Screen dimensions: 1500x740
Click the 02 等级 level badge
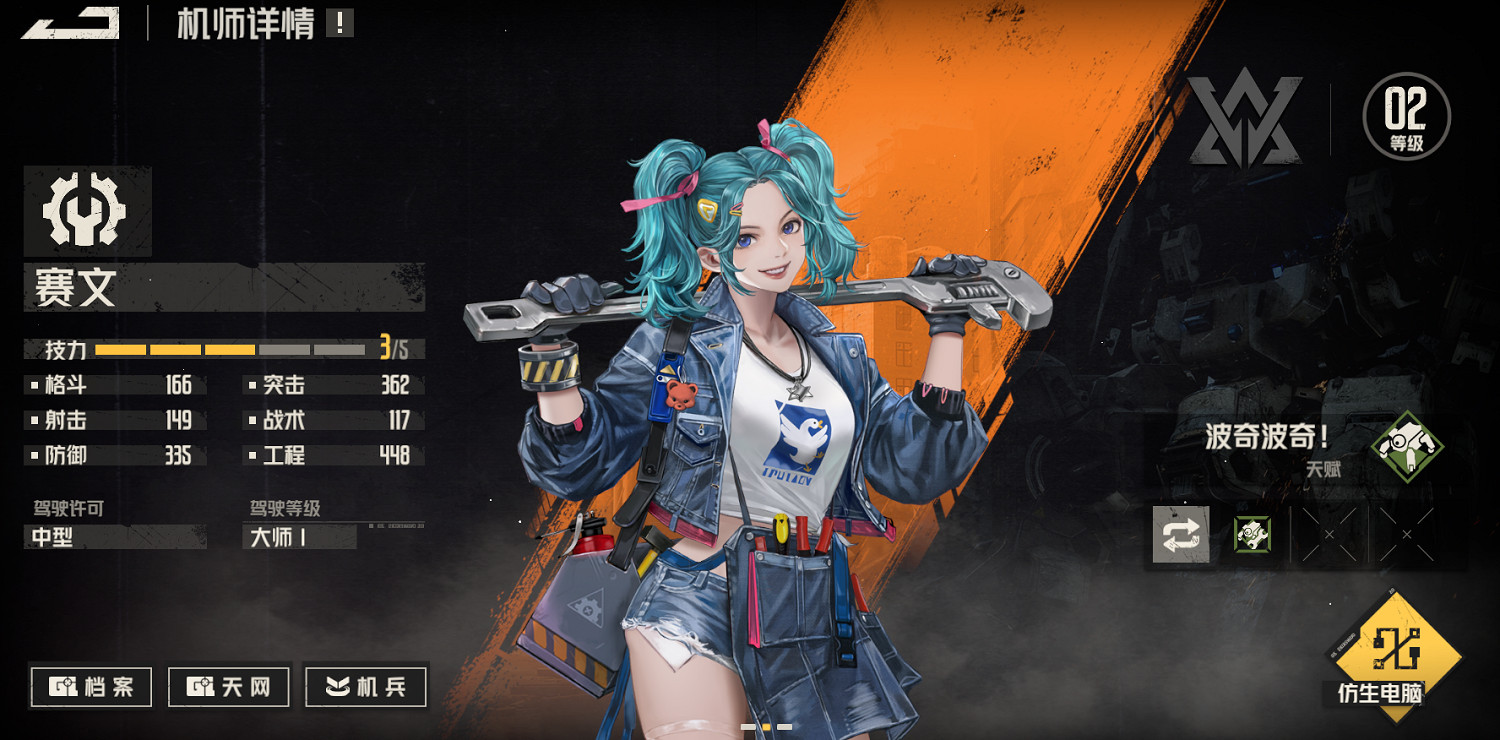pyautogui.click(x=1406, y=117)
